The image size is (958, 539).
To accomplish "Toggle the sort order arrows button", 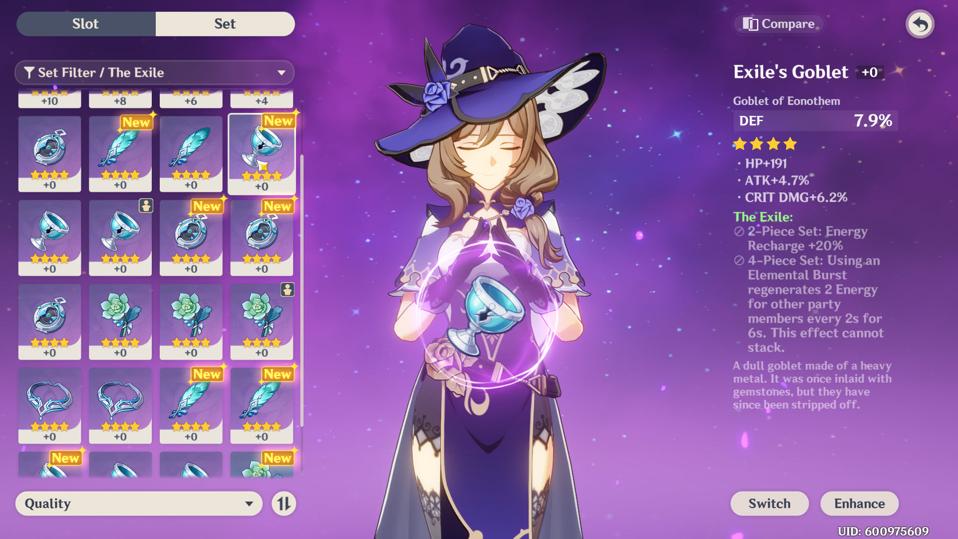I will 284,503.
